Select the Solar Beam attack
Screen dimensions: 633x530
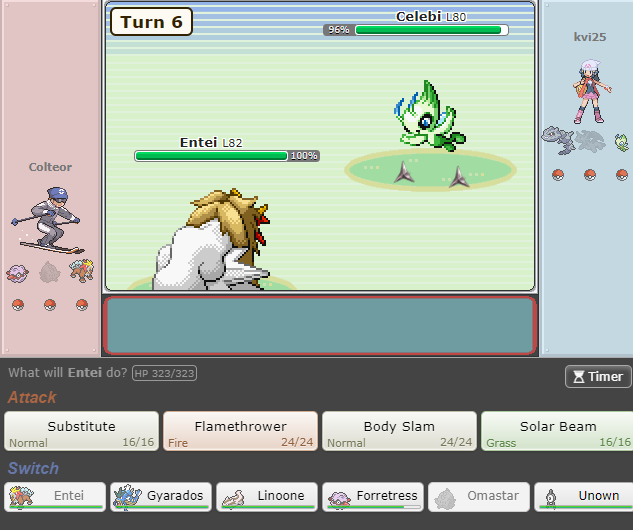[x=556, y=431]
